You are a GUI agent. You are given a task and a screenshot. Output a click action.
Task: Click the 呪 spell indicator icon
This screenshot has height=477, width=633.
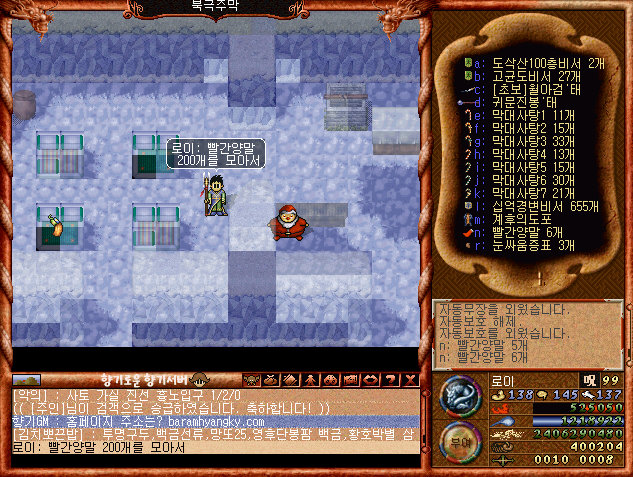click(589, 381)
